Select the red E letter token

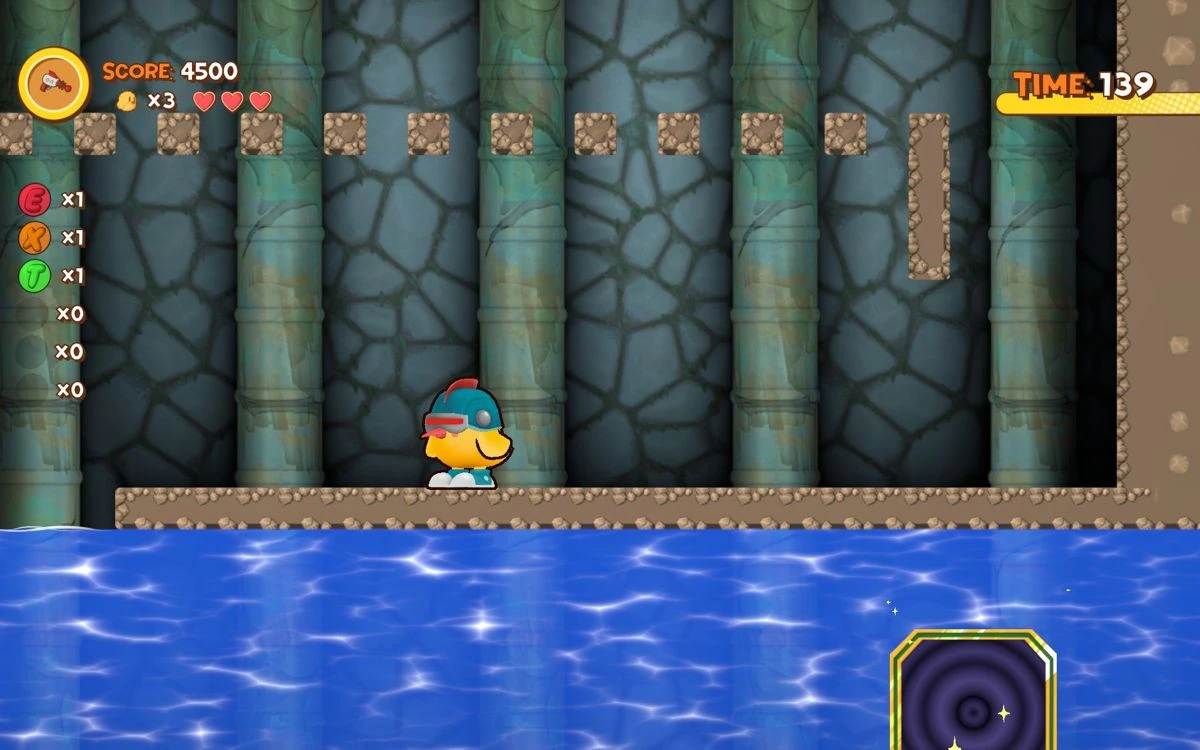click(x=34, y=200)
